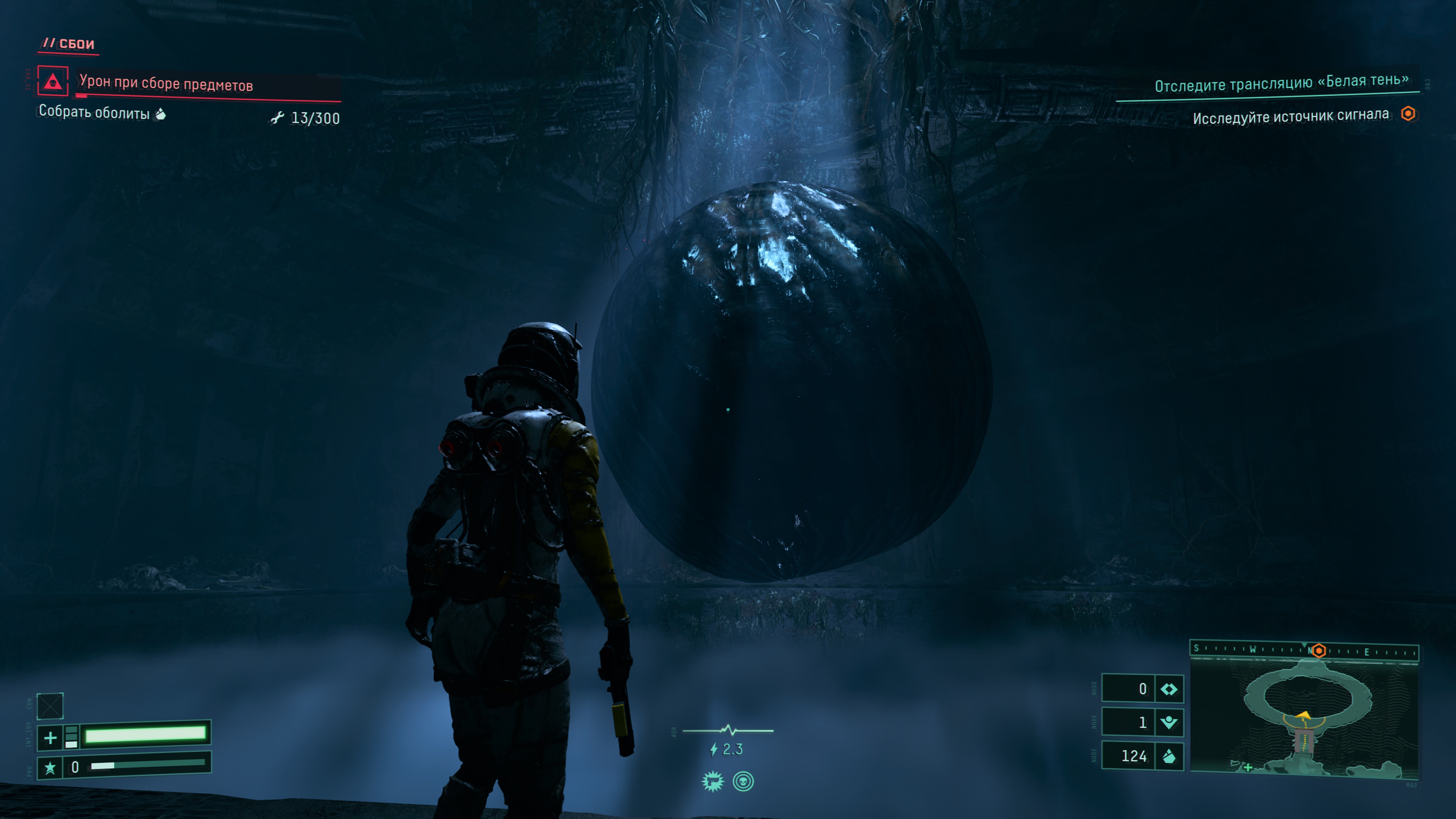Viewport: 1456px width, 819px height.
Task: Select the «Белая тень» objective tracker
Action: 1281,83
